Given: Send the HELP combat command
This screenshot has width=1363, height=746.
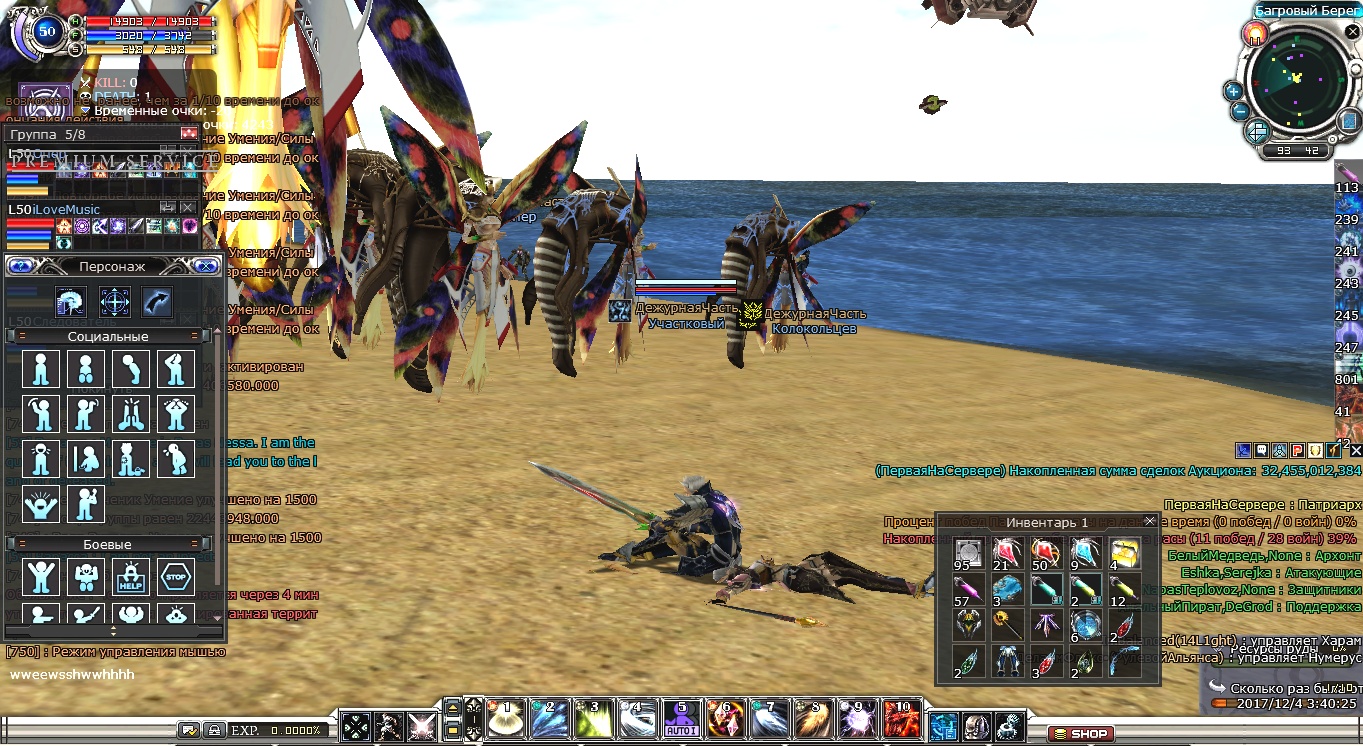Looking at the screenshot, I should click(x=131, y=577).
